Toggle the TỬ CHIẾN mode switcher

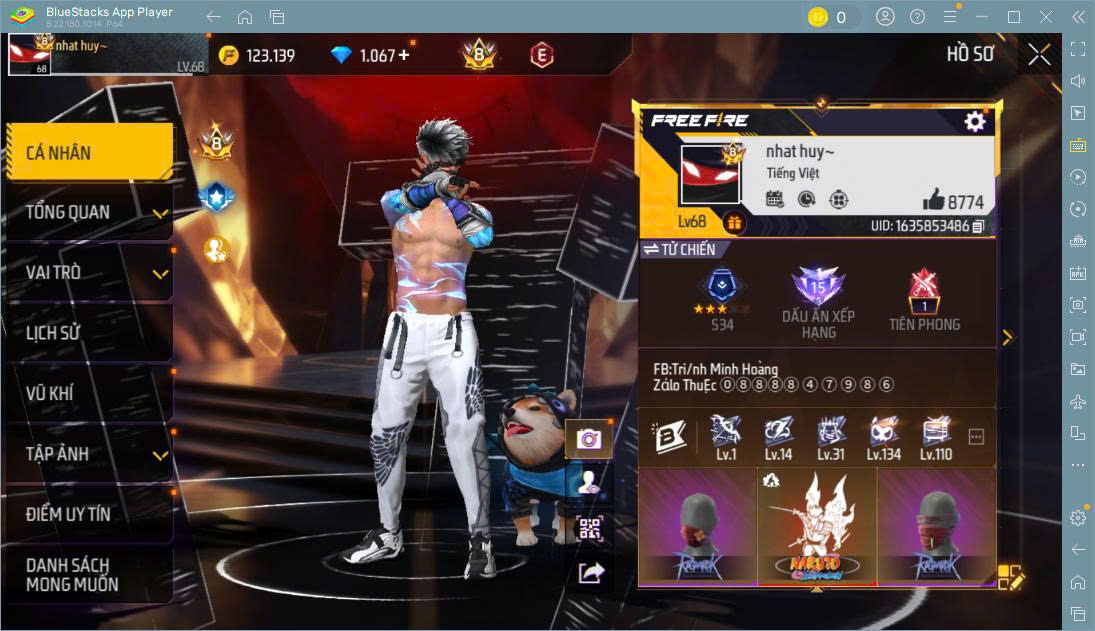point(651,249)
